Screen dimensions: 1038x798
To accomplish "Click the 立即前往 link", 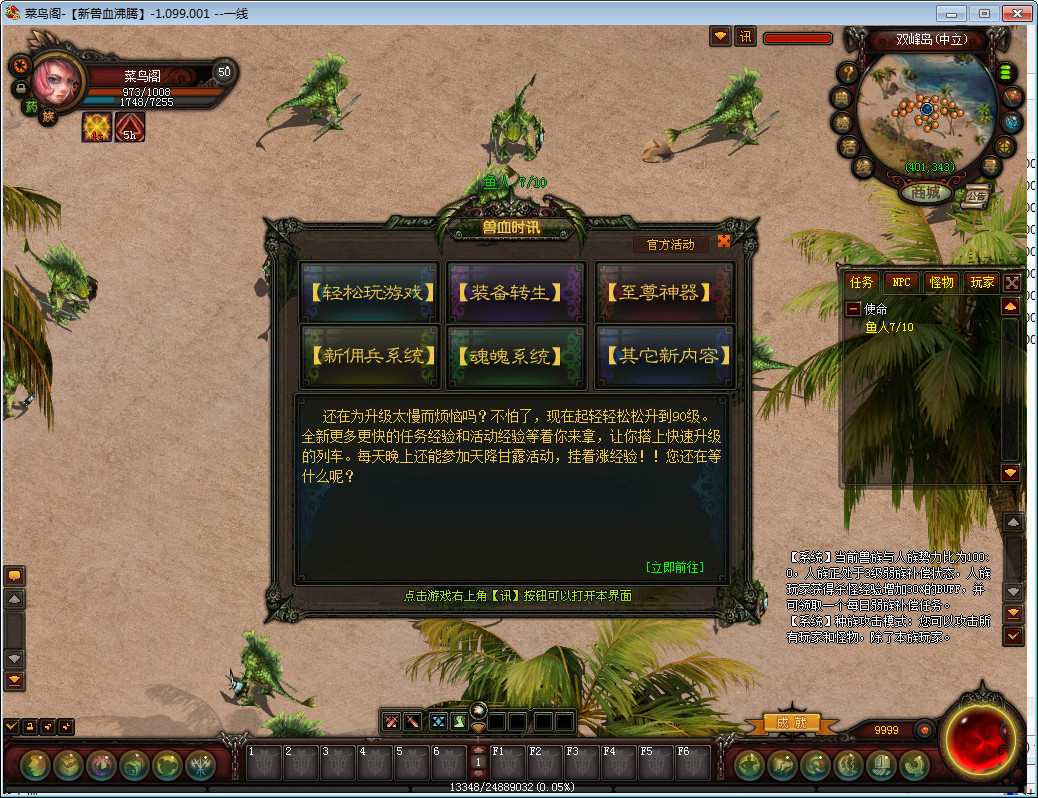I will (x=674, y=567).
